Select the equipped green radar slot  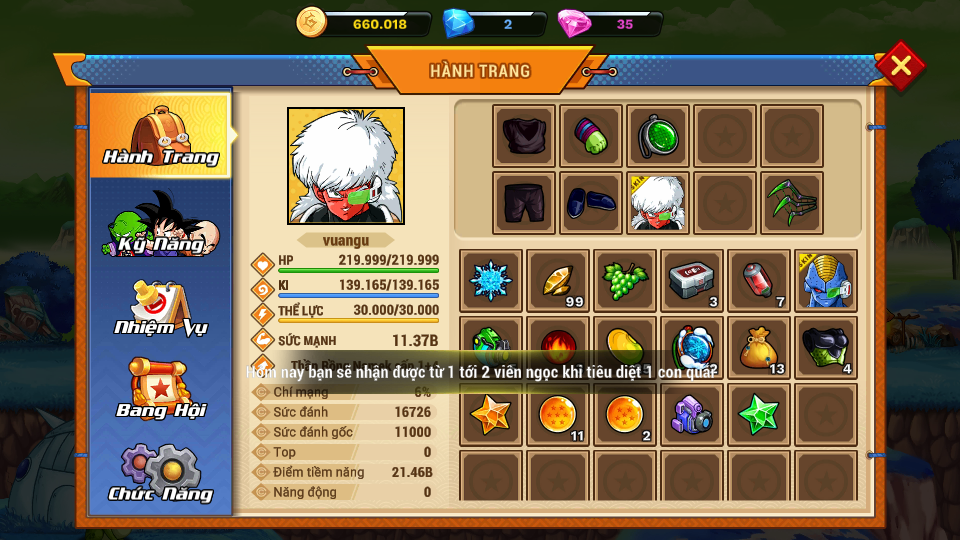point(658,136)
